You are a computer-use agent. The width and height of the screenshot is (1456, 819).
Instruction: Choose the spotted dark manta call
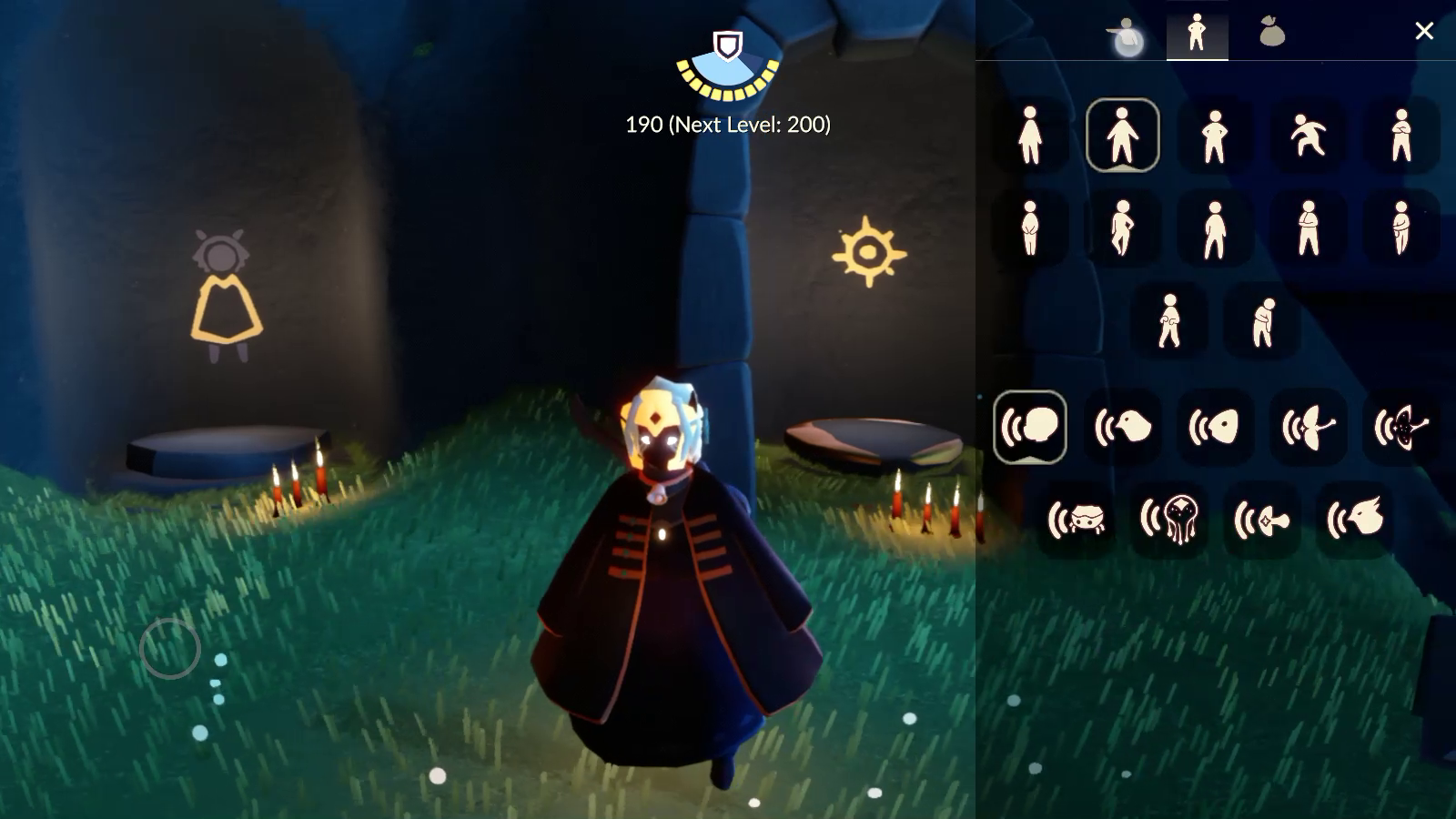pos(1401,427)
